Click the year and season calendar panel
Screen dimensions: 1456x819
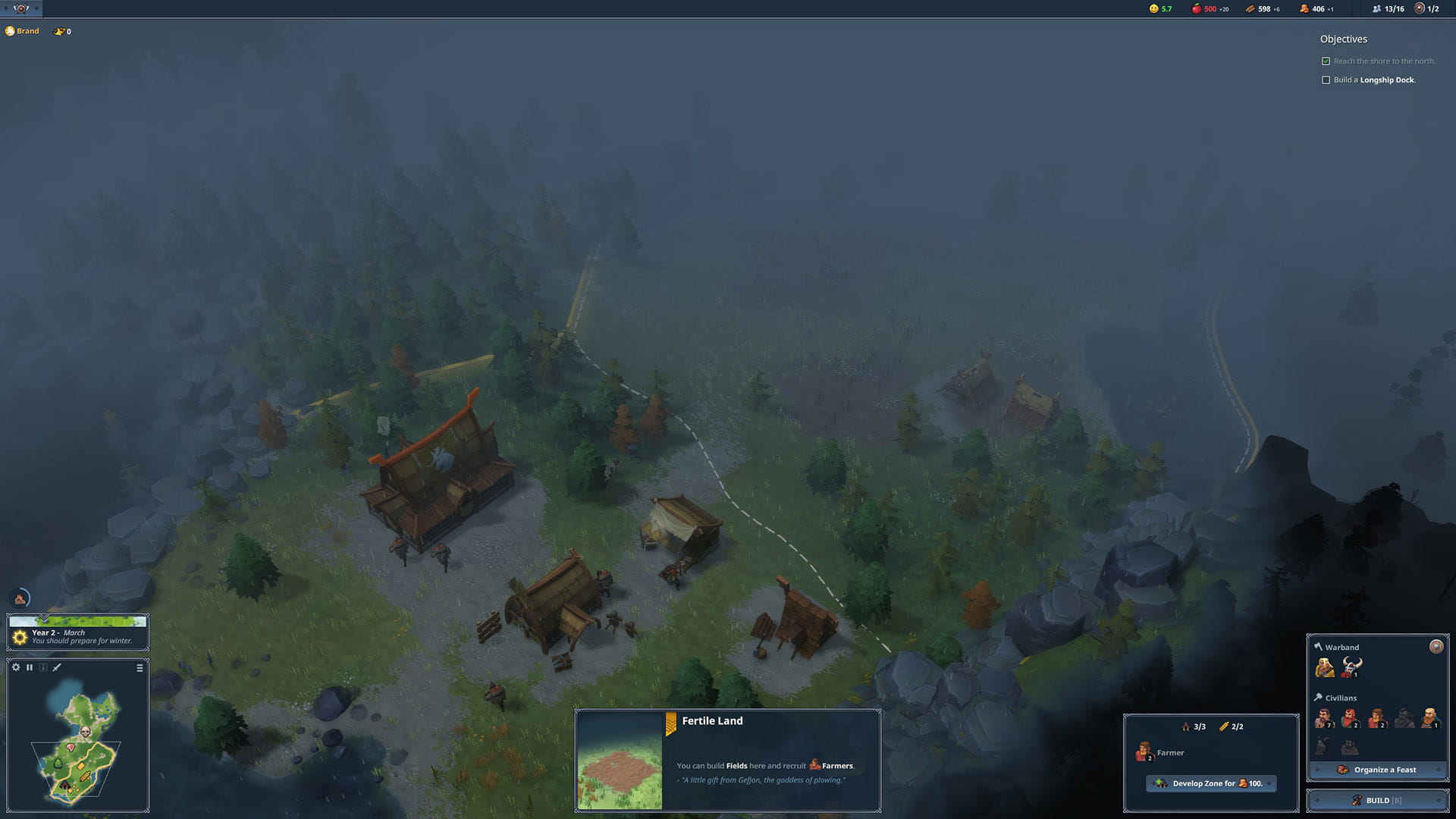point(78,632)
